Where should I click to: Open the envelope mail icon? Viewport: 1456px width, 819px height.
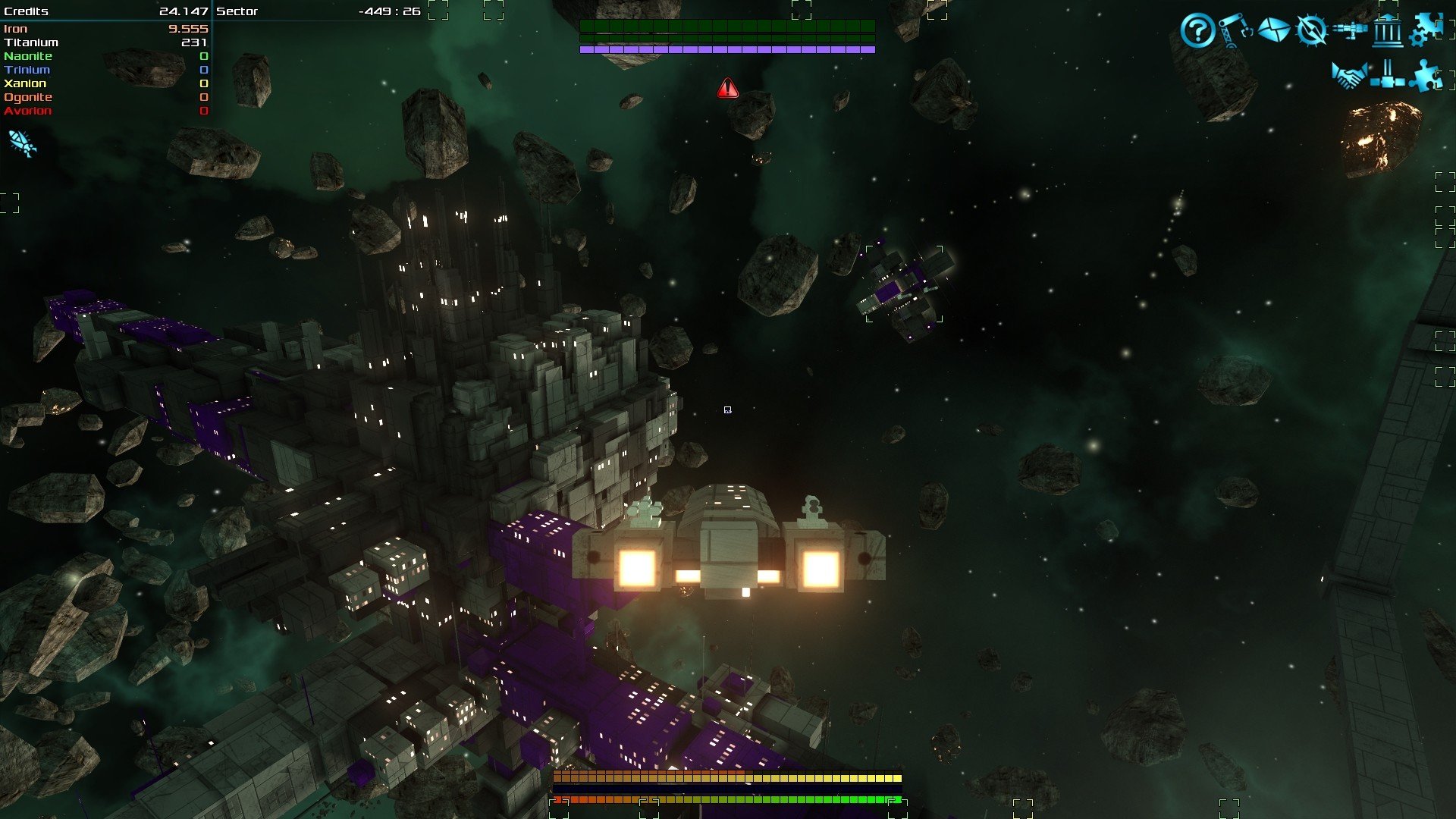(1273, 30)
